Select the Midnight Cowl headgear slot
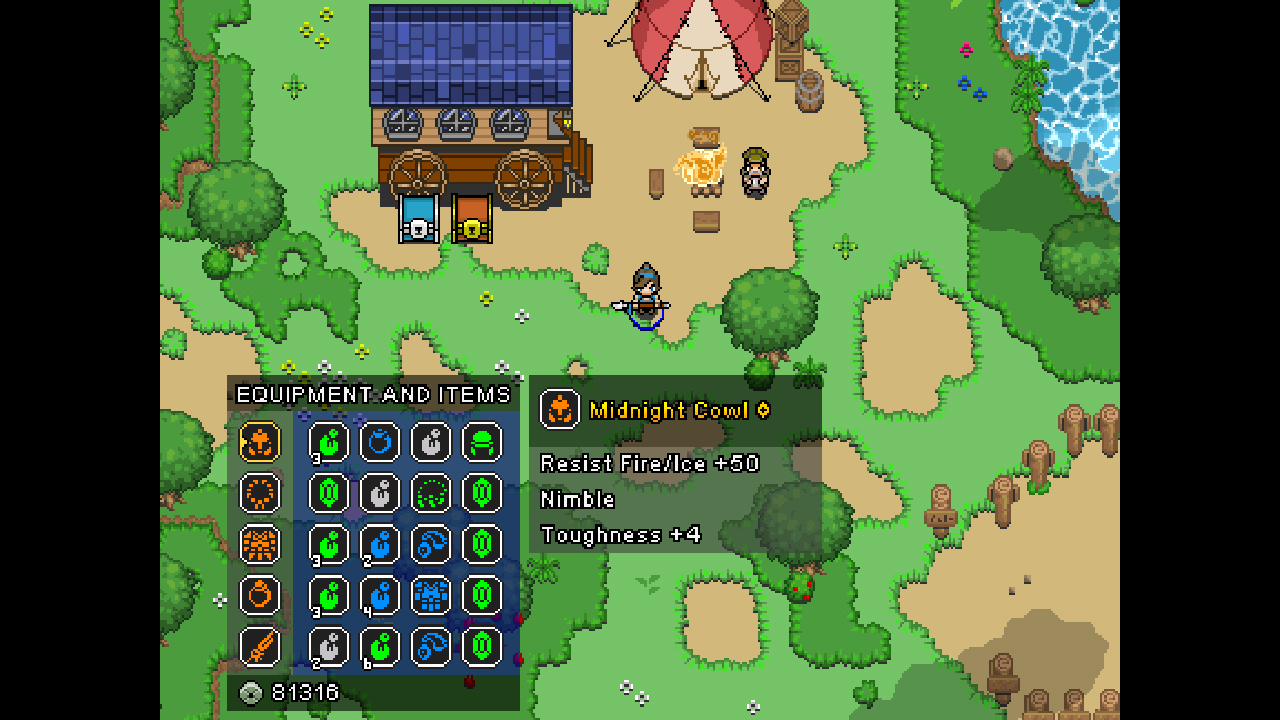Screen dimensions: 1280x720 [260, 441]
